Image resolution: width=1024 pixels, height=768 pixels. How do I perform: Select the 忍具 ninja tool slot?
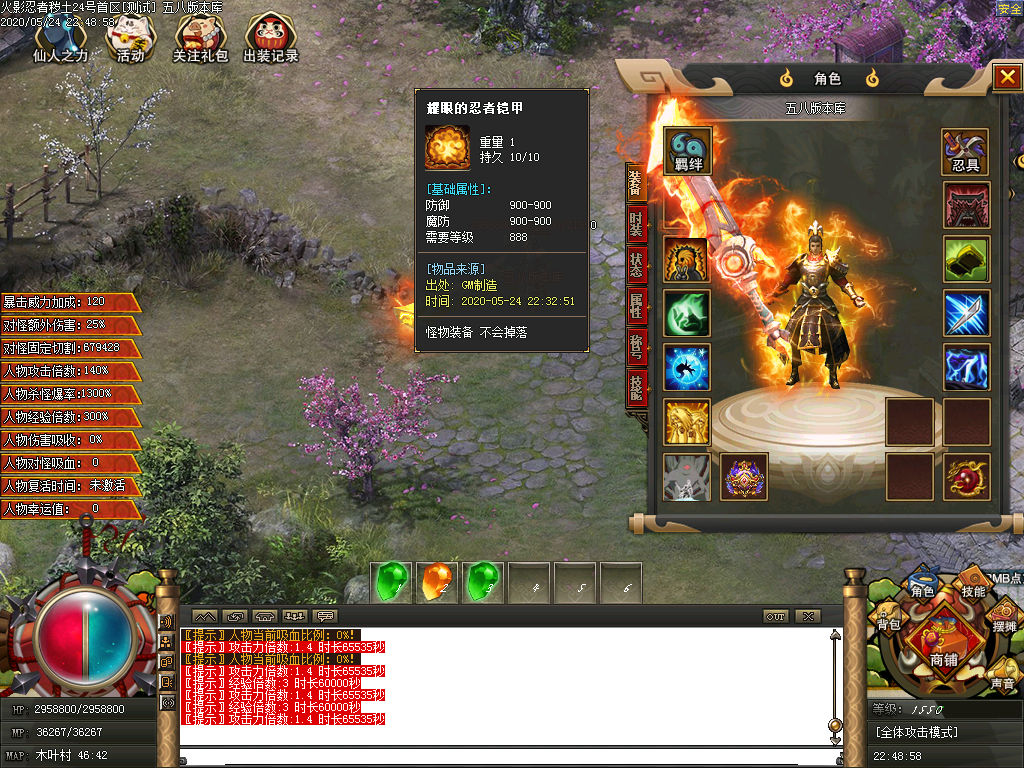(x=966, y=152)
